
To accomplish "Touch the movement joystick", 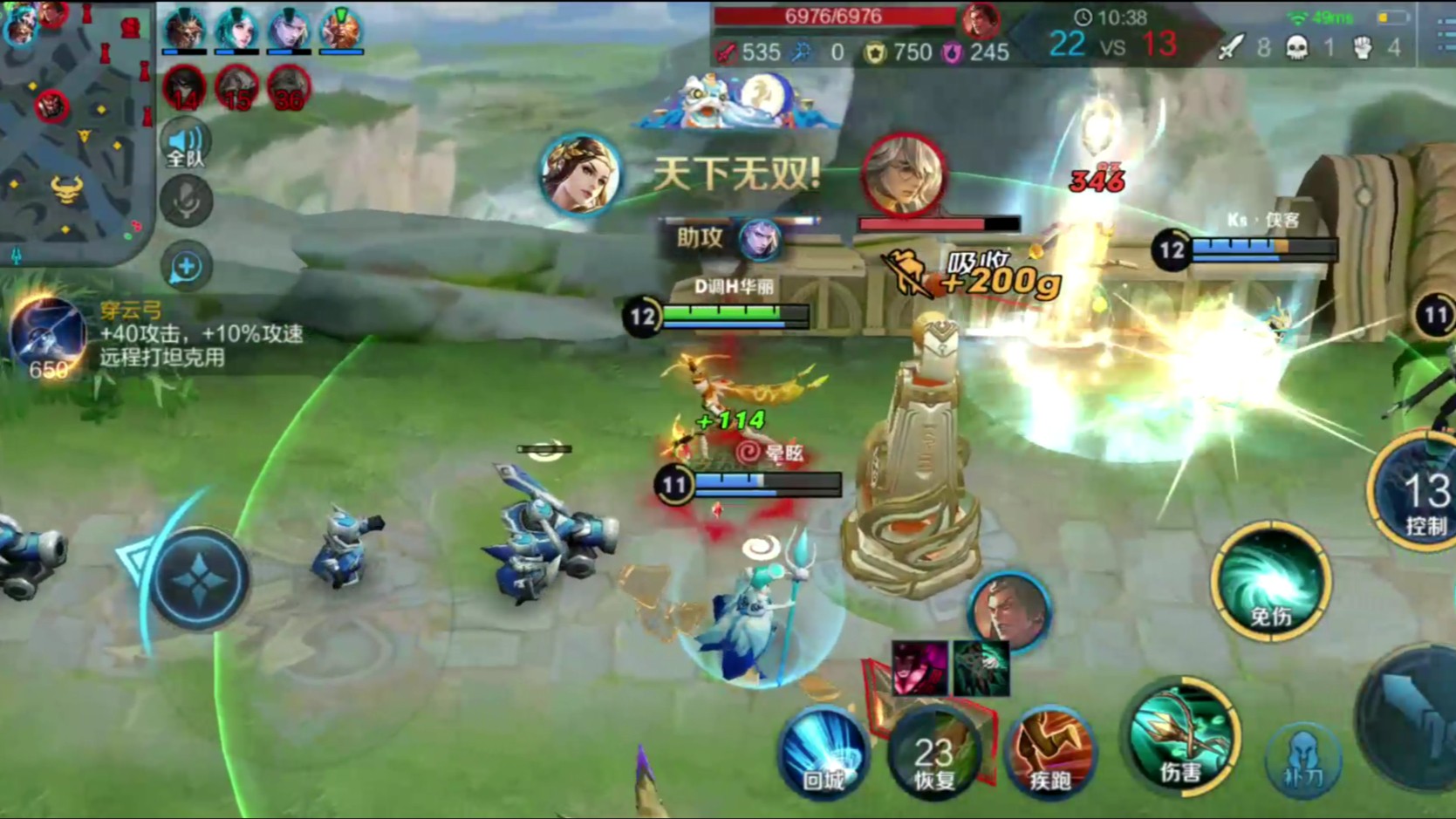I will click(199, 579).
